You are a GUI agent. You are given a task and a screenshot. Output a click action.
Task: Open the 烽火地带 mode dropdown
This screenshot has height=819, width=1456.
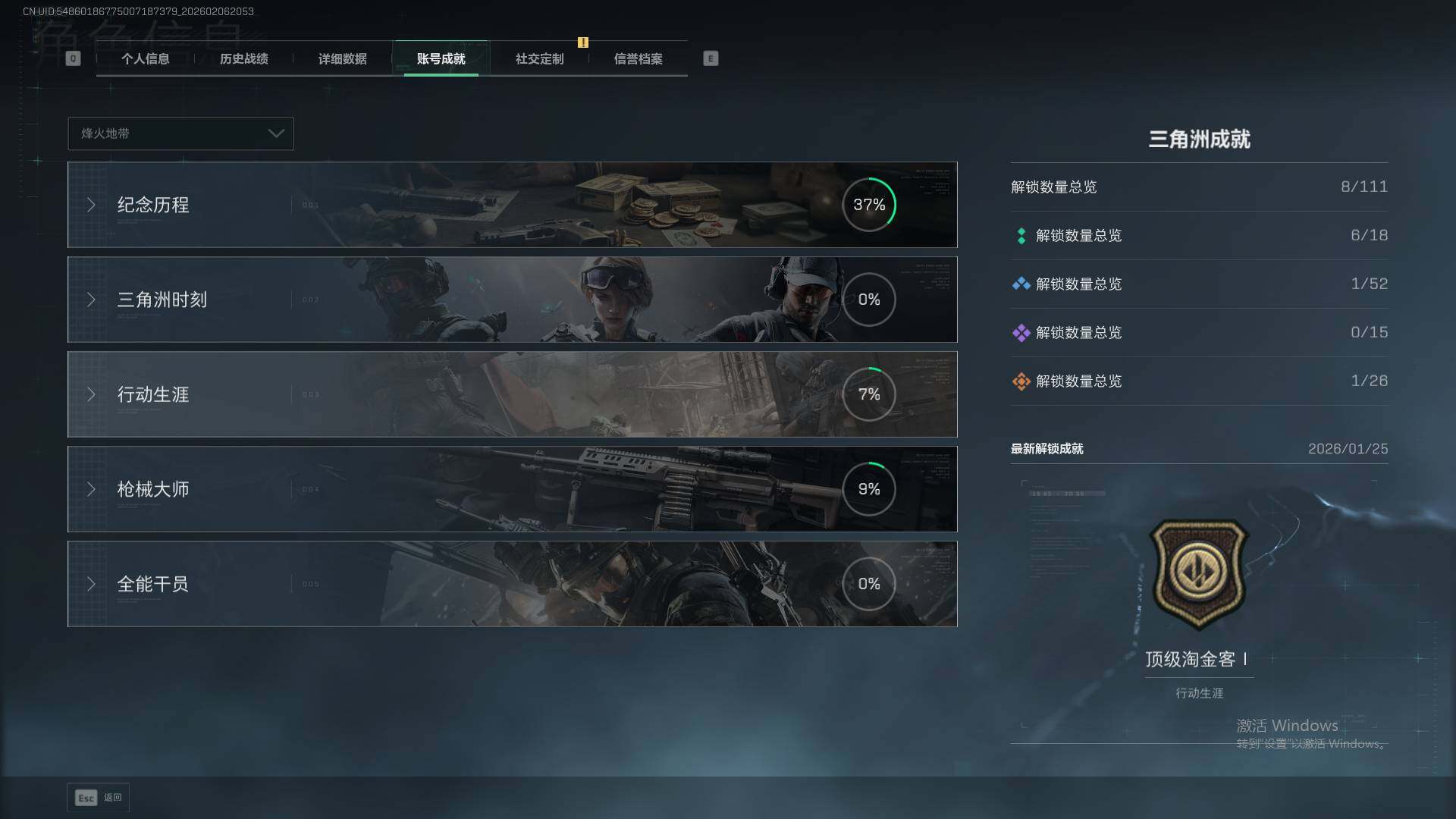(x=180, y=133)
